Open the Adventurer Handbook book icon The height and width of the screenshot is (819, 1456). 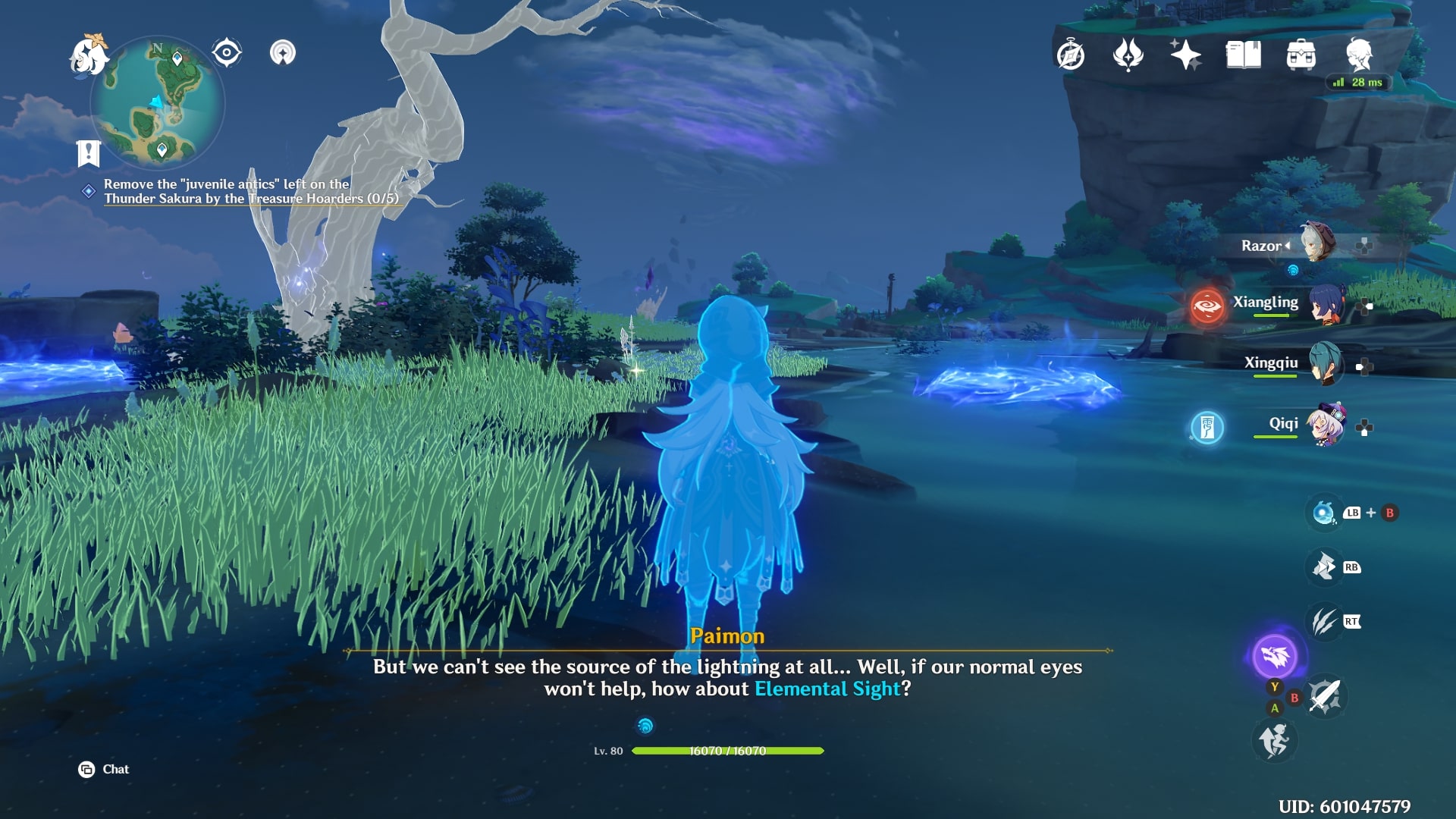tap(1244, 55)
